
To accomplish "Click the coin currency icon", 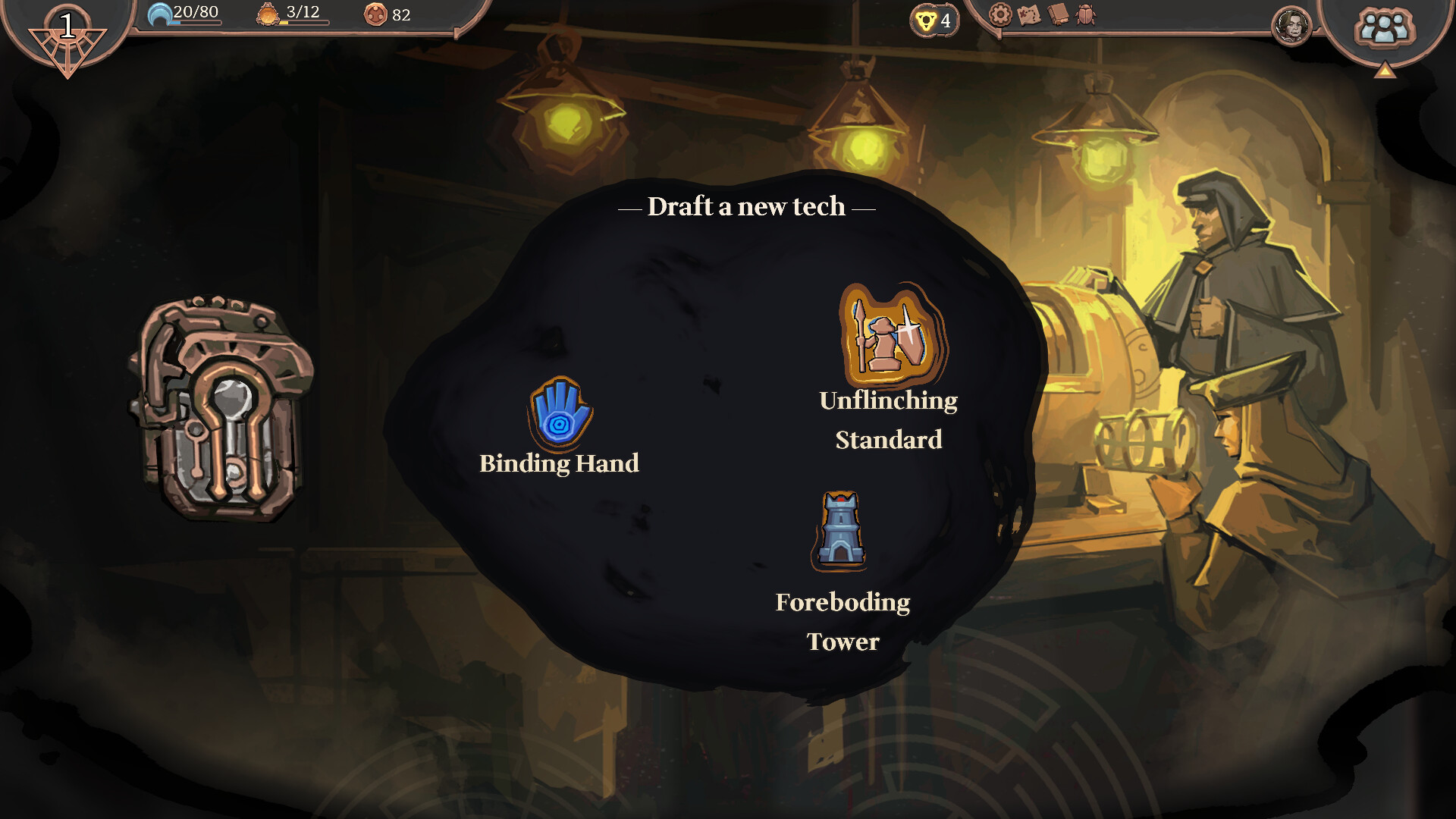I will click(376, 13).
